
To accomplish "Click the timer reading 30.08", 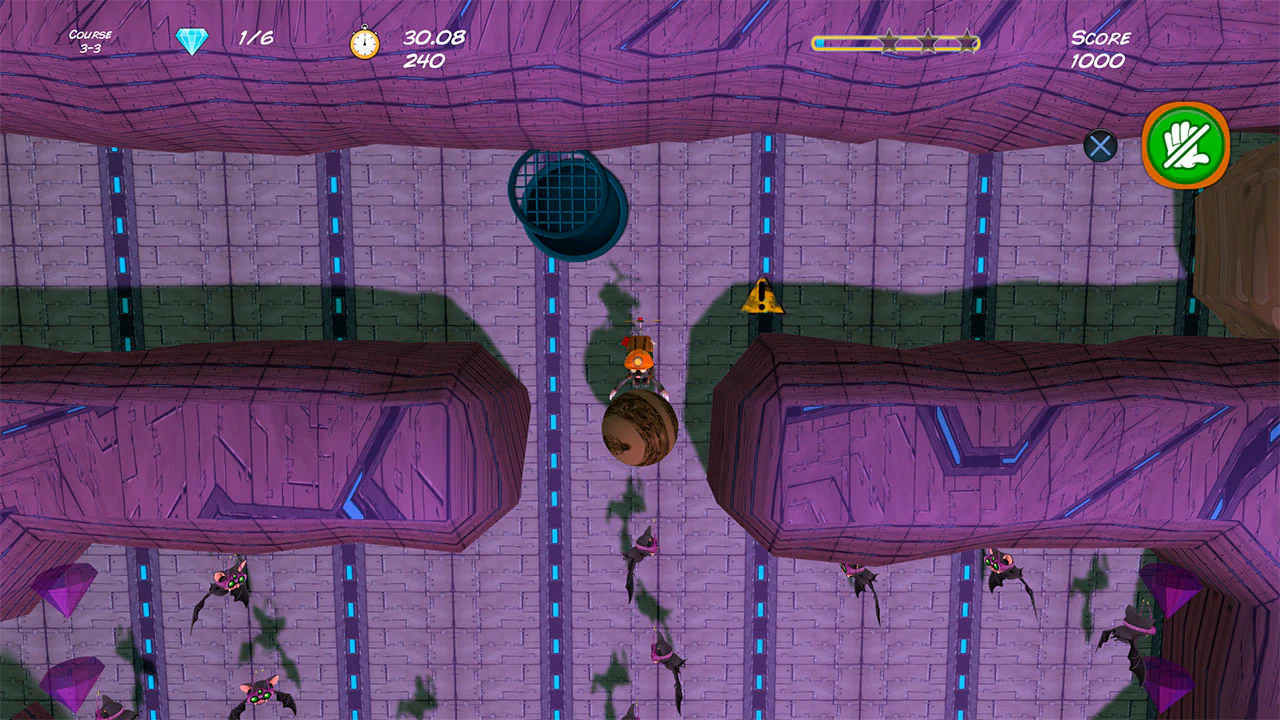I will (x=432, y=36).
